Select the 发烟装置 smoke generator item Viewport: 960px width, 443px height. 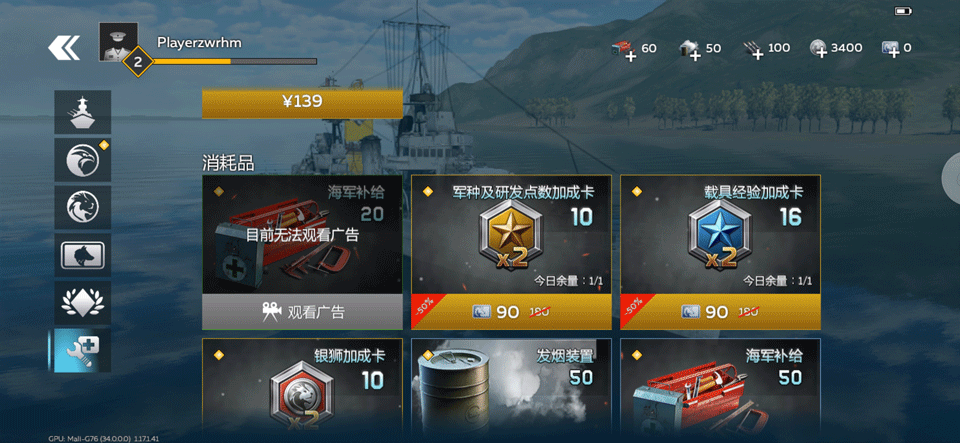[x=511, y=390]
